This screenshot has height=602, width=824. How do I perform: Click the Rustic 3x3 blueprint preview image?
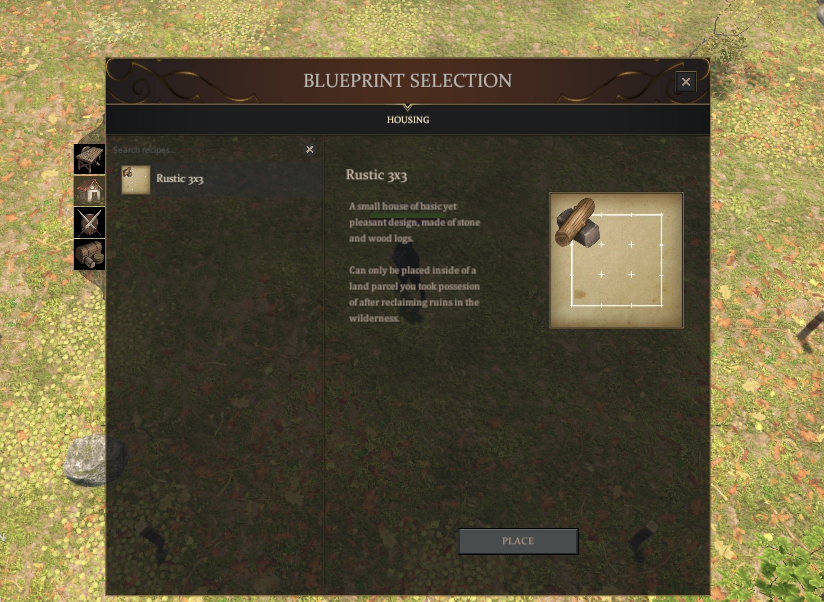[x=616, y=260]
